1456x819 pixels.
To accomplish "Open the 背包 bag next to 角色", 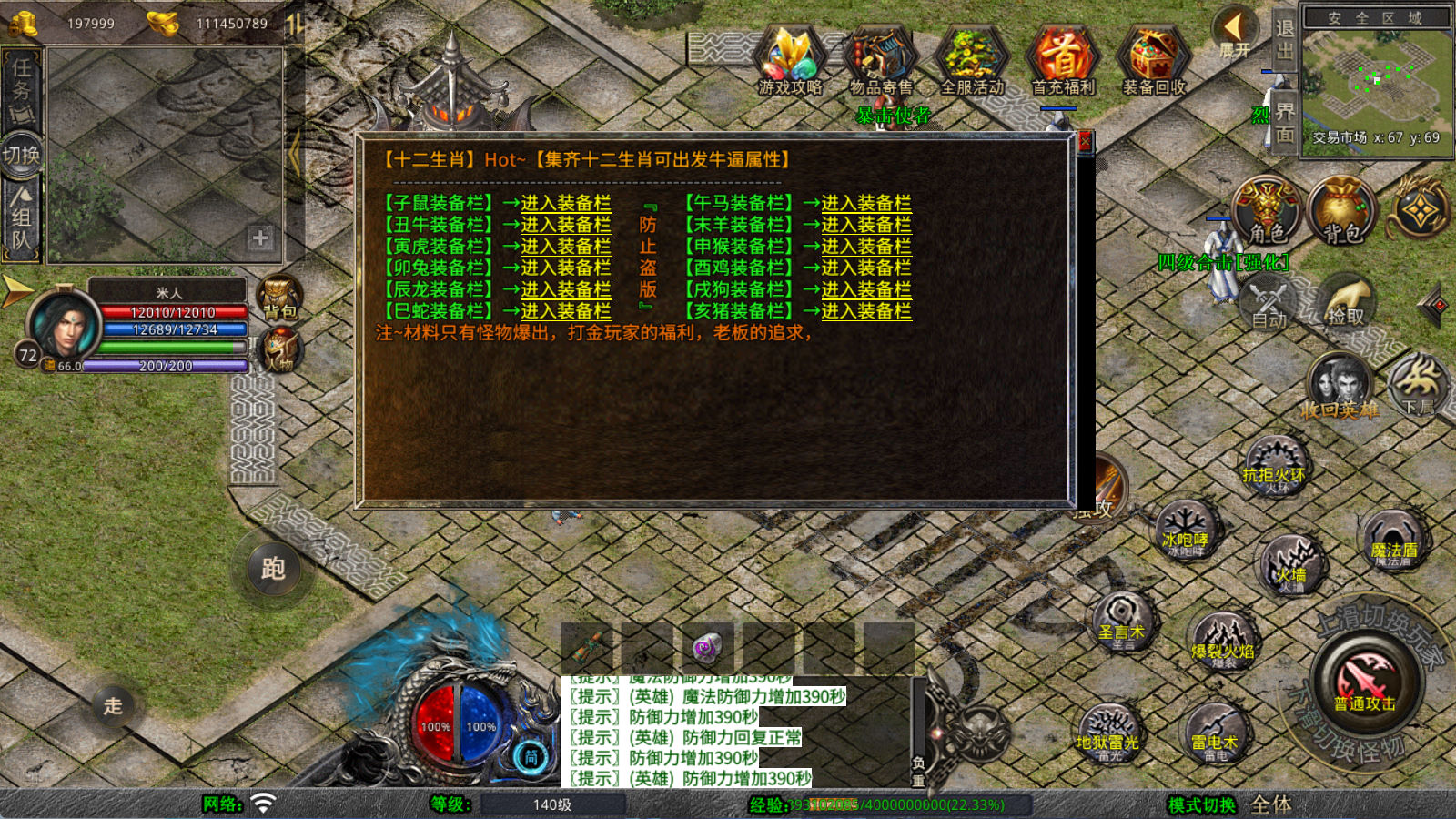I will tap(1341, 211).
